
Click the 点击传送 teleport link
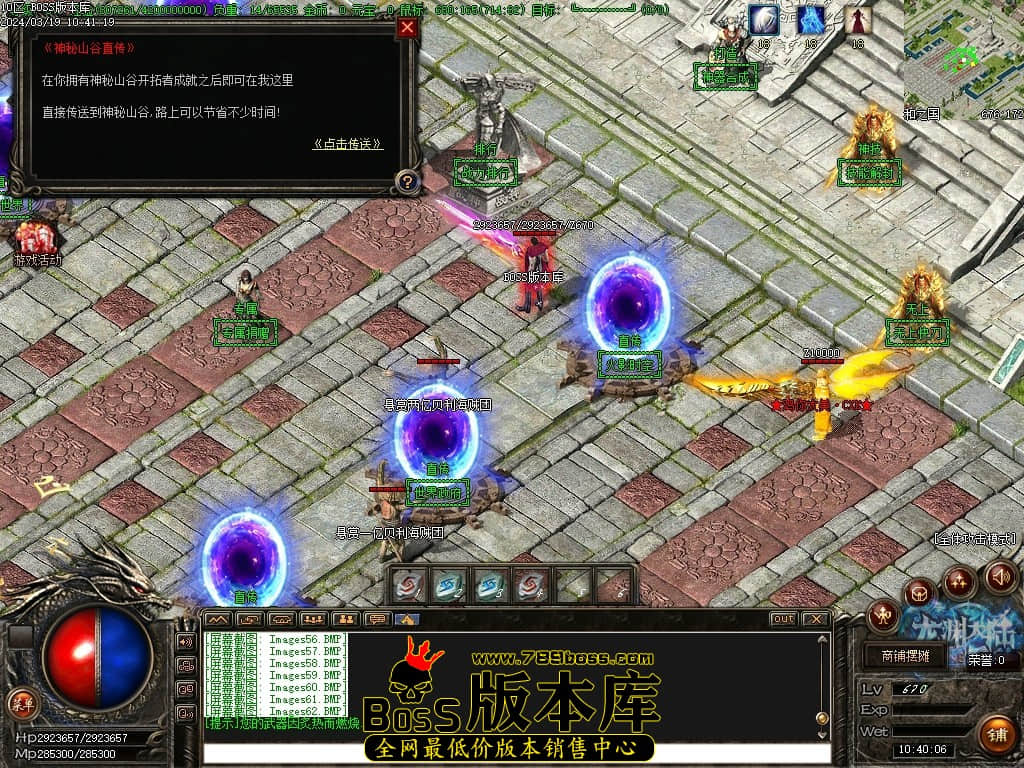[347, 144]
